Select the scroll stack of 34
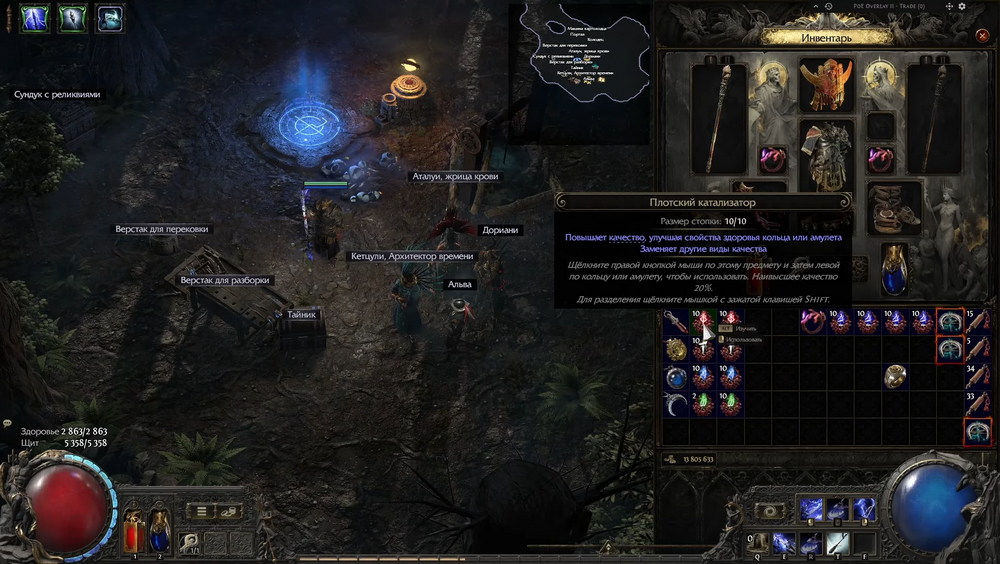The height and width of the screenshot is (564, 1000). click(x=977, y=377)
